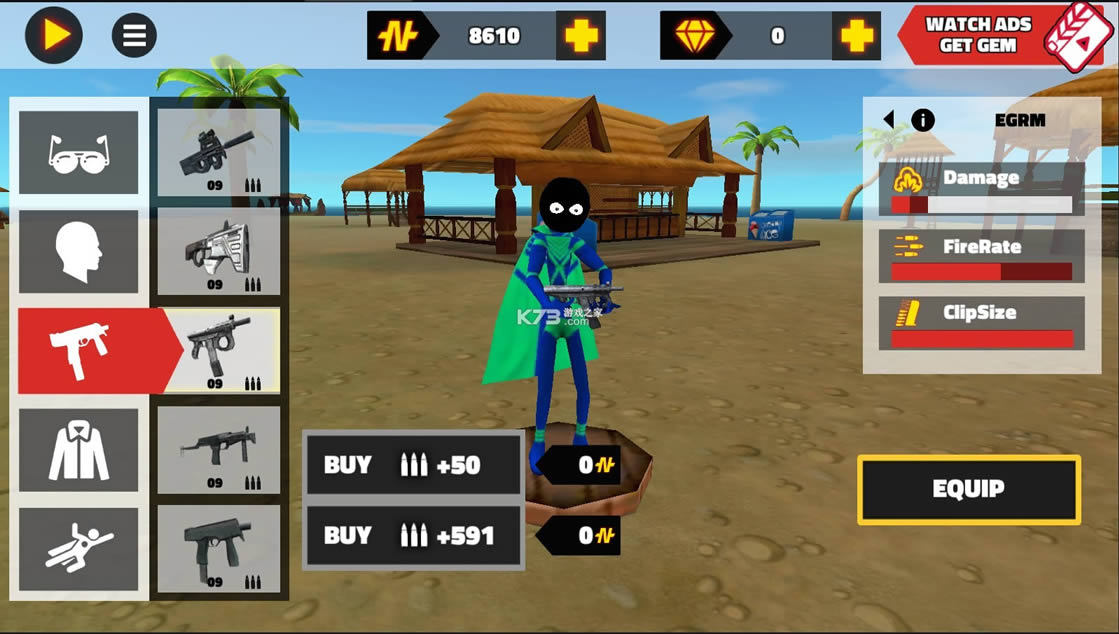Viewport: 1119px width, 634px height.
Task: Select the second weapon in the list
Action: point(219,251)
